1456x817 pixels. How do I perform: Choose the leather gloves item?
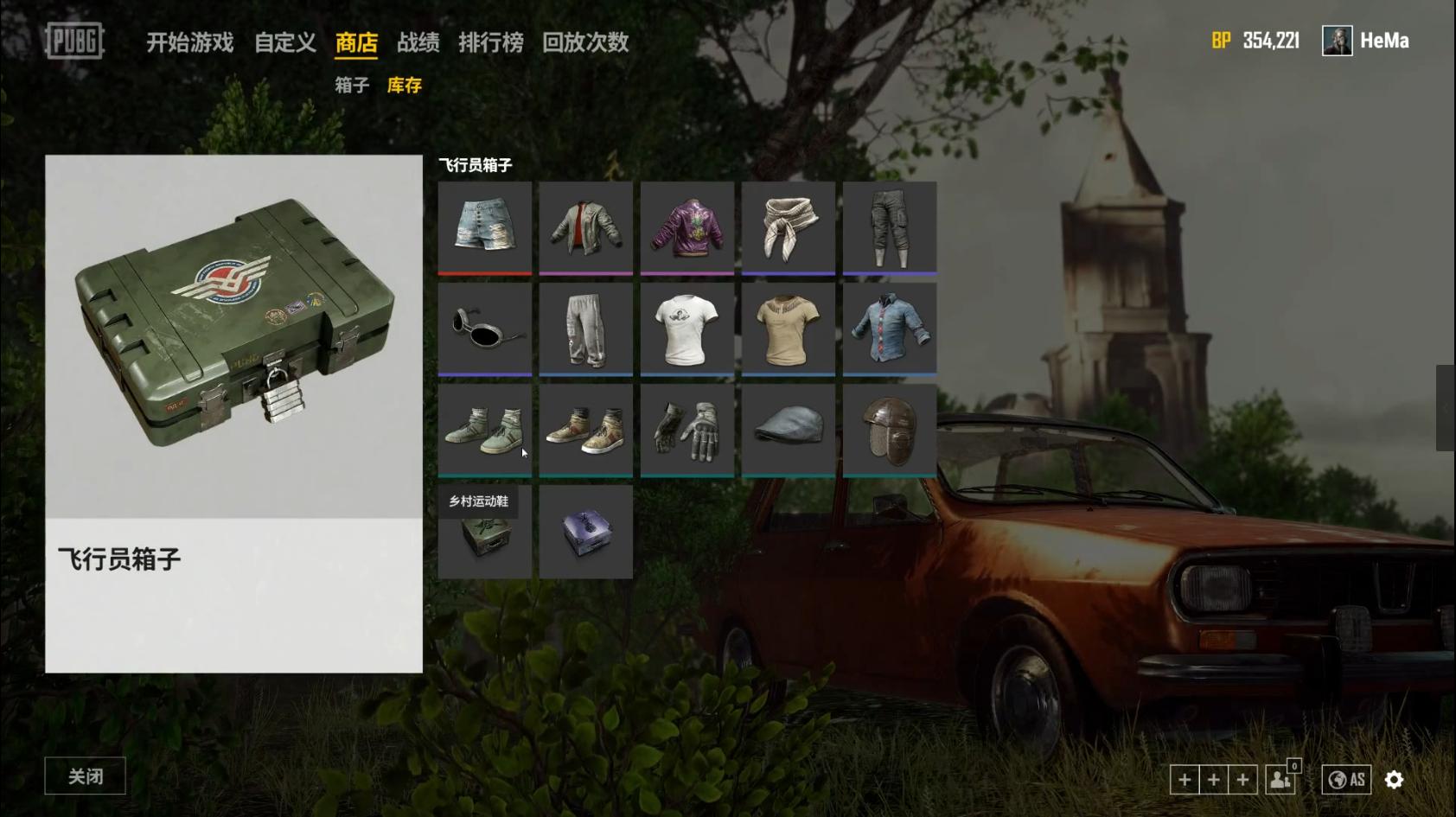point(686,430)
